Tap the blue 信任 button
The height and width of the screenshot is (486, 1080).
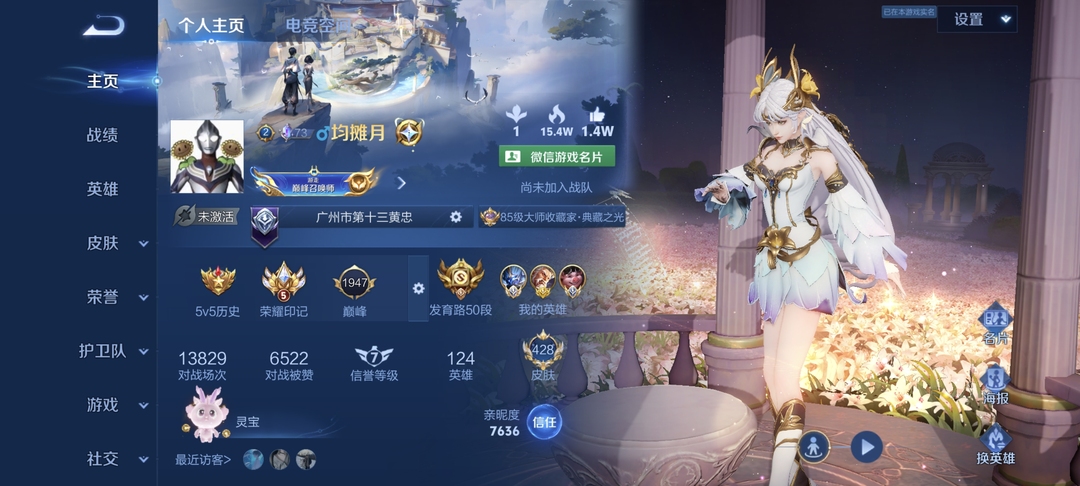click(x=544, y=421)
